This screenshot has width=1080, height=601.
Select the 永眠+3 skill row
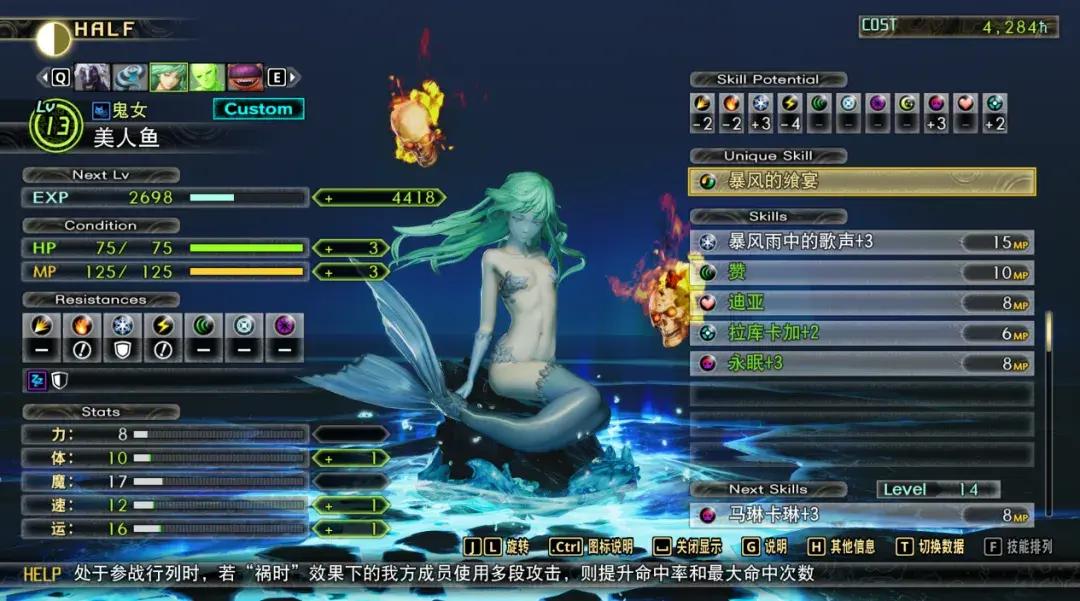pyautogui.click(x=862, y=363)
